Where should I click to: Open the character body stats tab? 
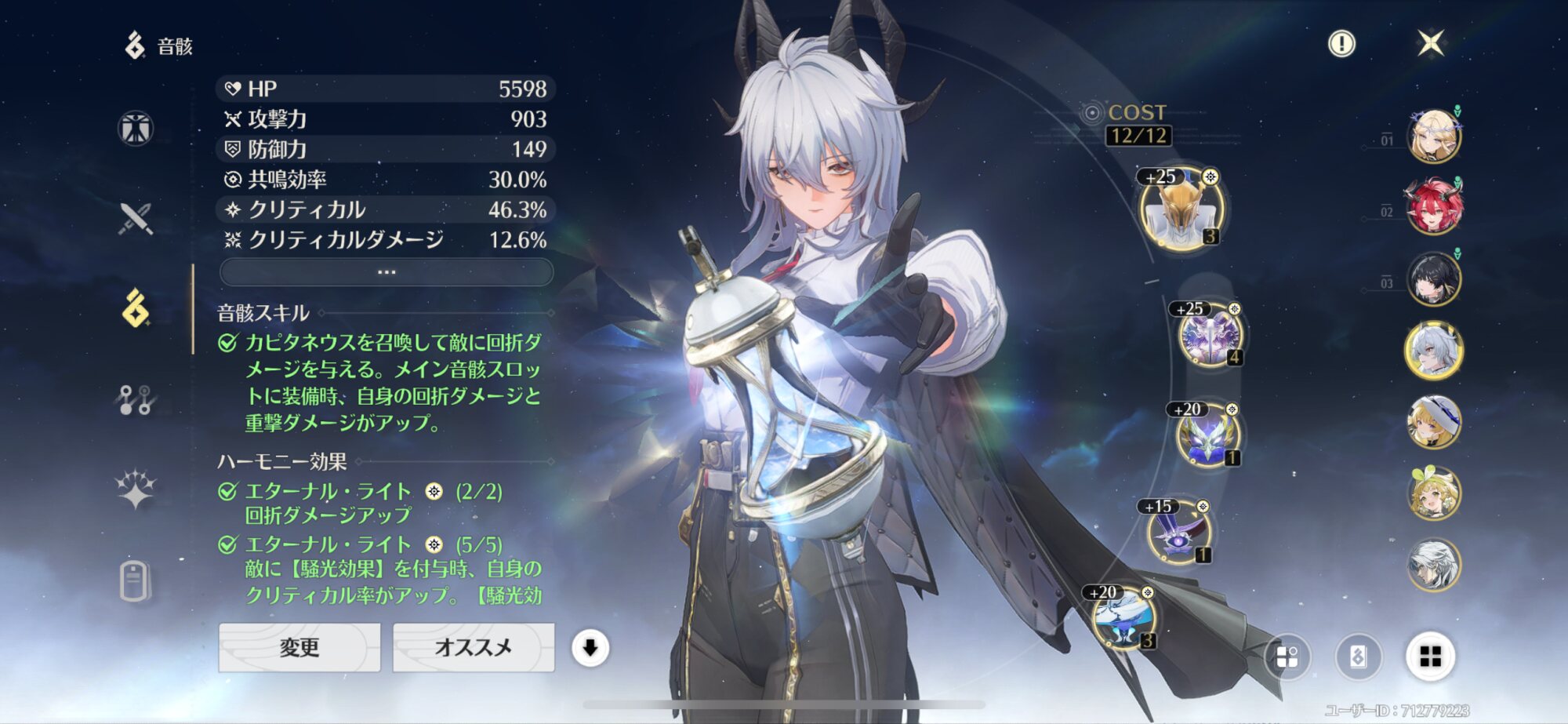point(136,129)
